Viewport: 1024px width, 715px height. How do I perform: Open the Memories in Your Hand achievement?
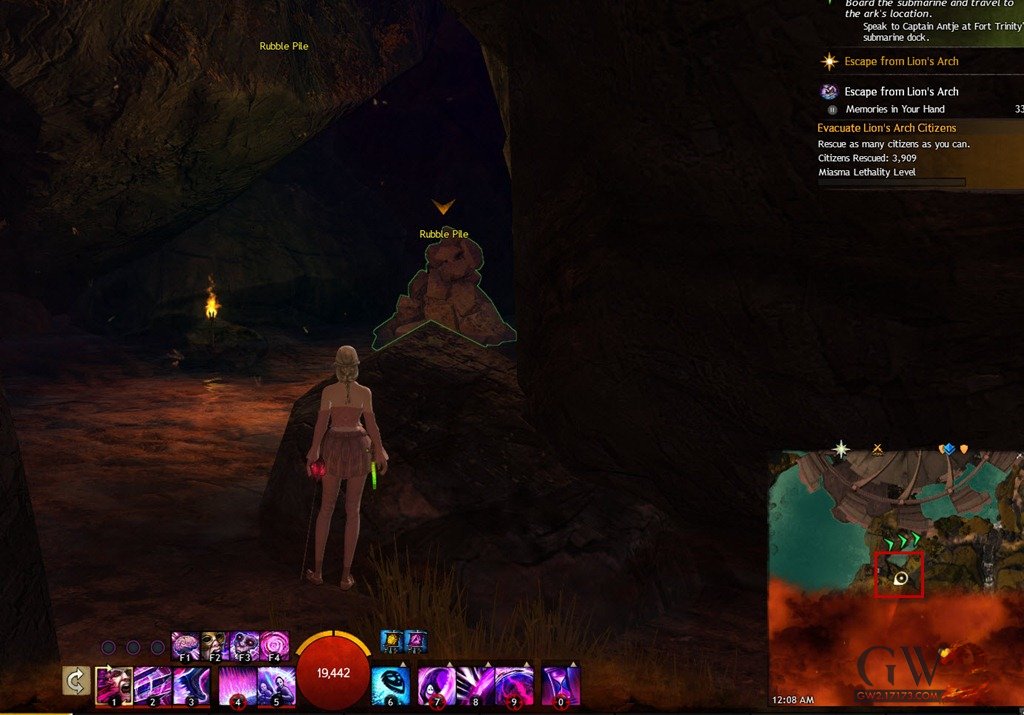pos(895,109)
